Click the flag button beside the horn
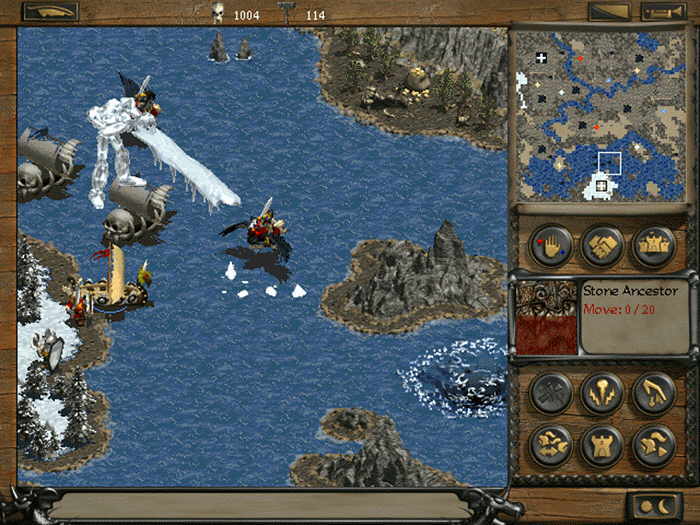The image size is (700, 525). [609, 12]
